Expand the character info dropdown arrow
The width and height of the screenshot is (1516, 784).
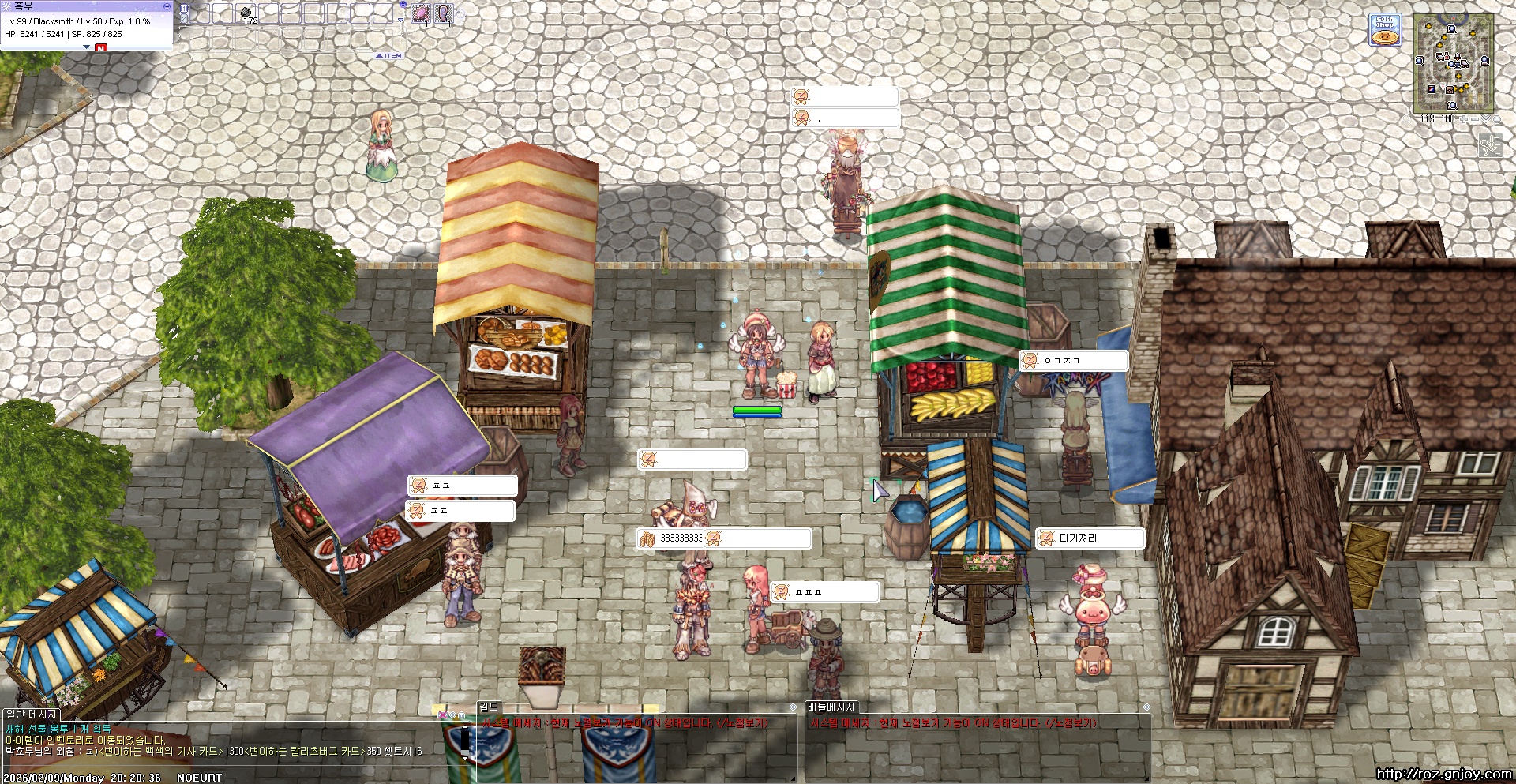tap(86, 47)
